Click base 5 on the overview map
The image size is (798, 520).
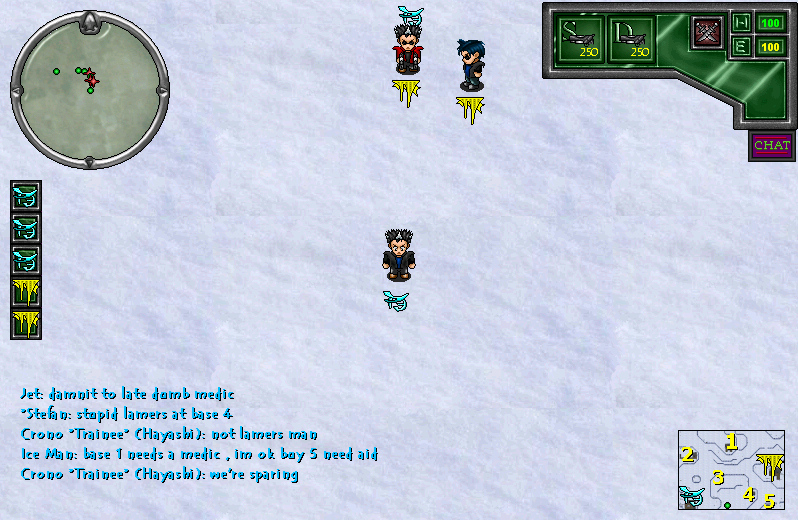pos(769,500)
